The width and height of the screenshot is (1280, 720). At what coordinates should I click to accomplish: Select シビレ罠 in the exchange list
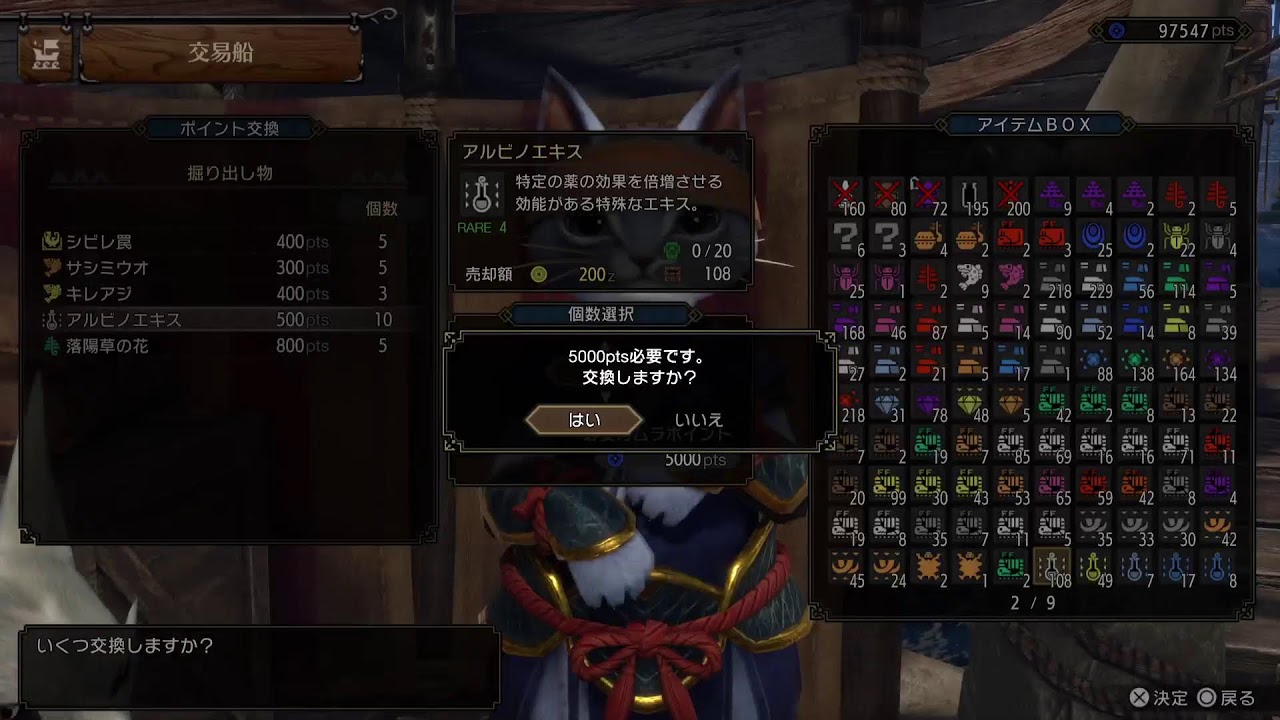coord(98,242)
